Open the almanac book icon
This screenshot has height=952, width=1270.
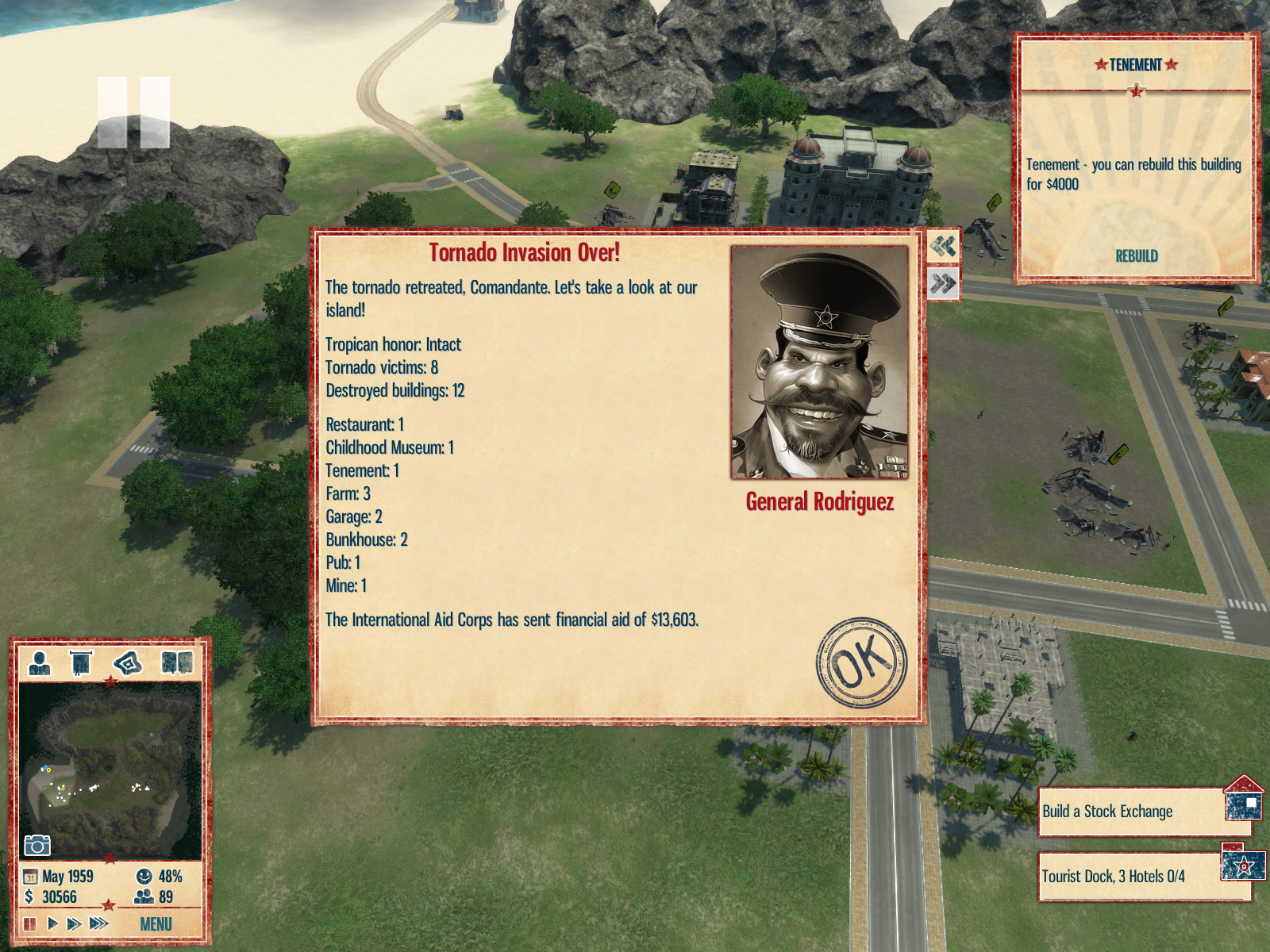click(176, 662)
